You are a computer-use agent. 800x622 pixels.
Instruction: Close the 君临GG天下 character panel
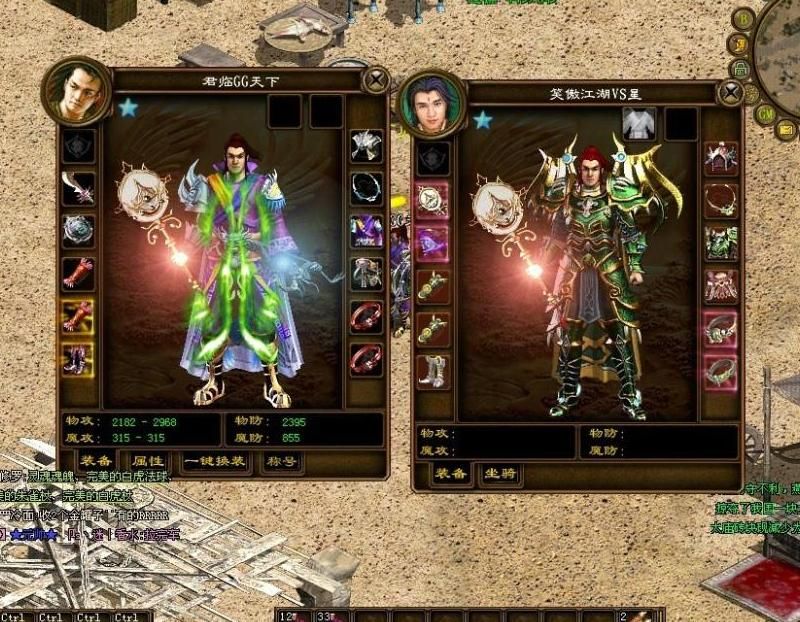coord(376,80)
